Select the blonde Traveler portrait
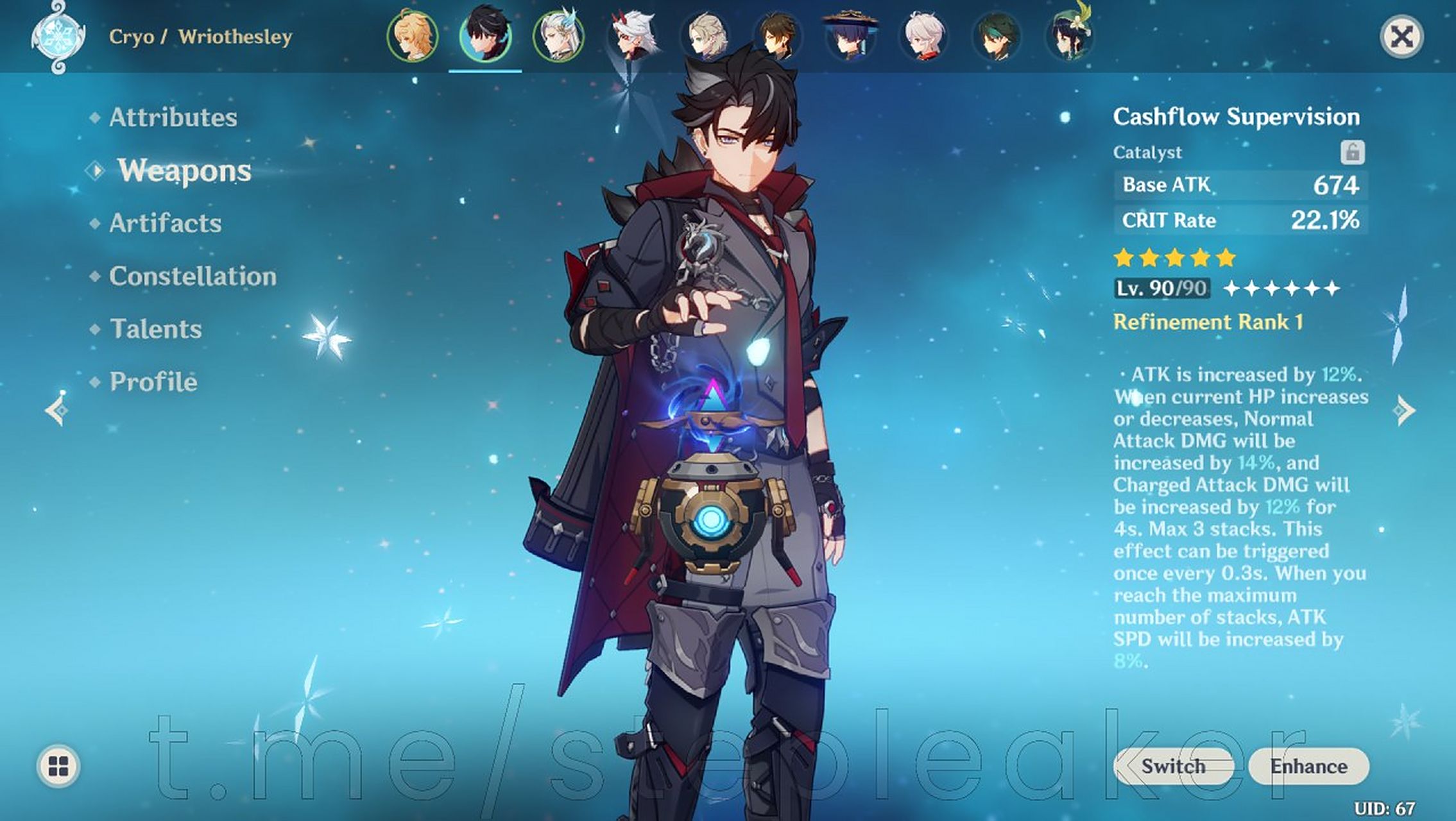 (x=412, y=37)
